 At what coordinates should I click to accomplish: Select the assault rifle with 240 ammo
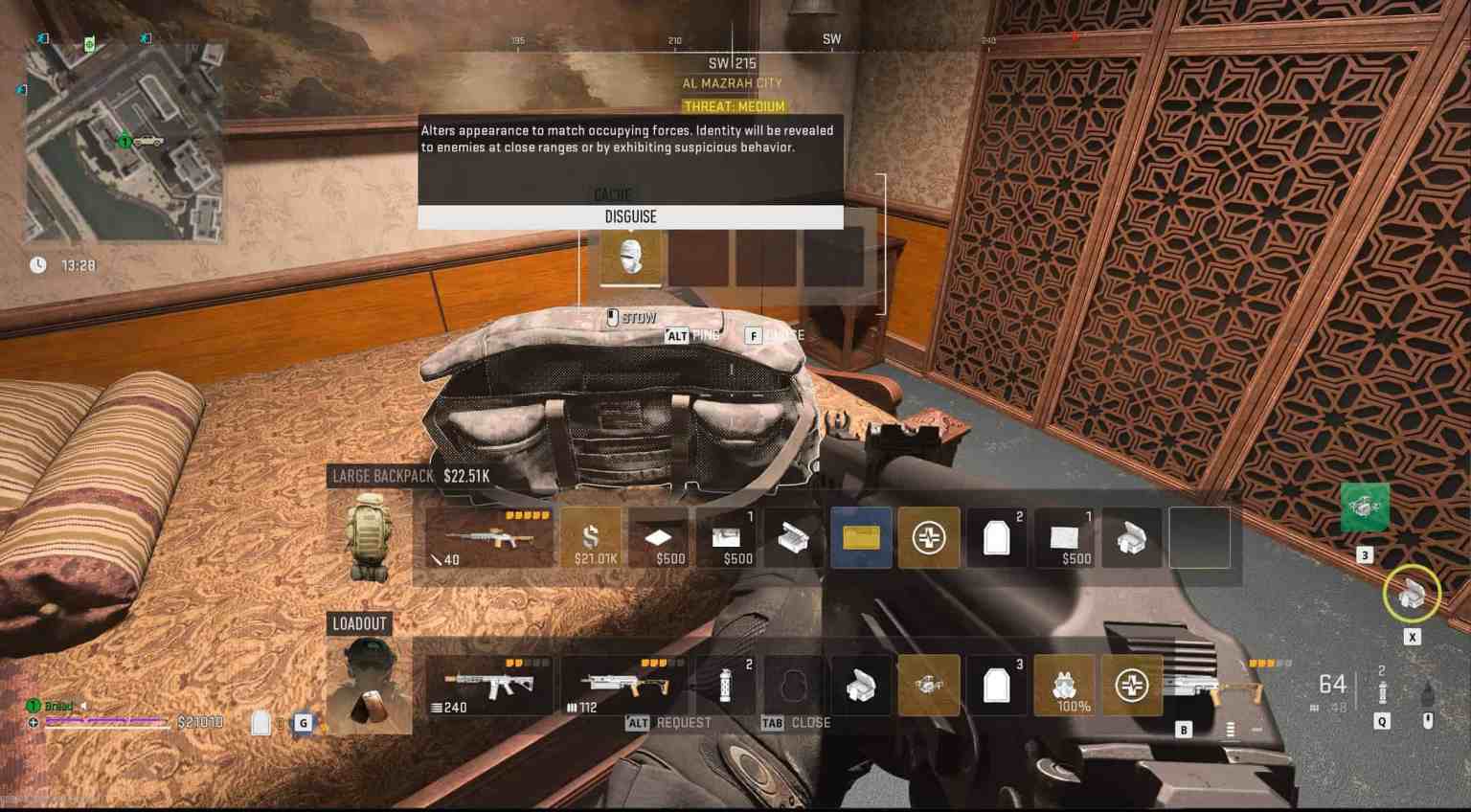488,684
